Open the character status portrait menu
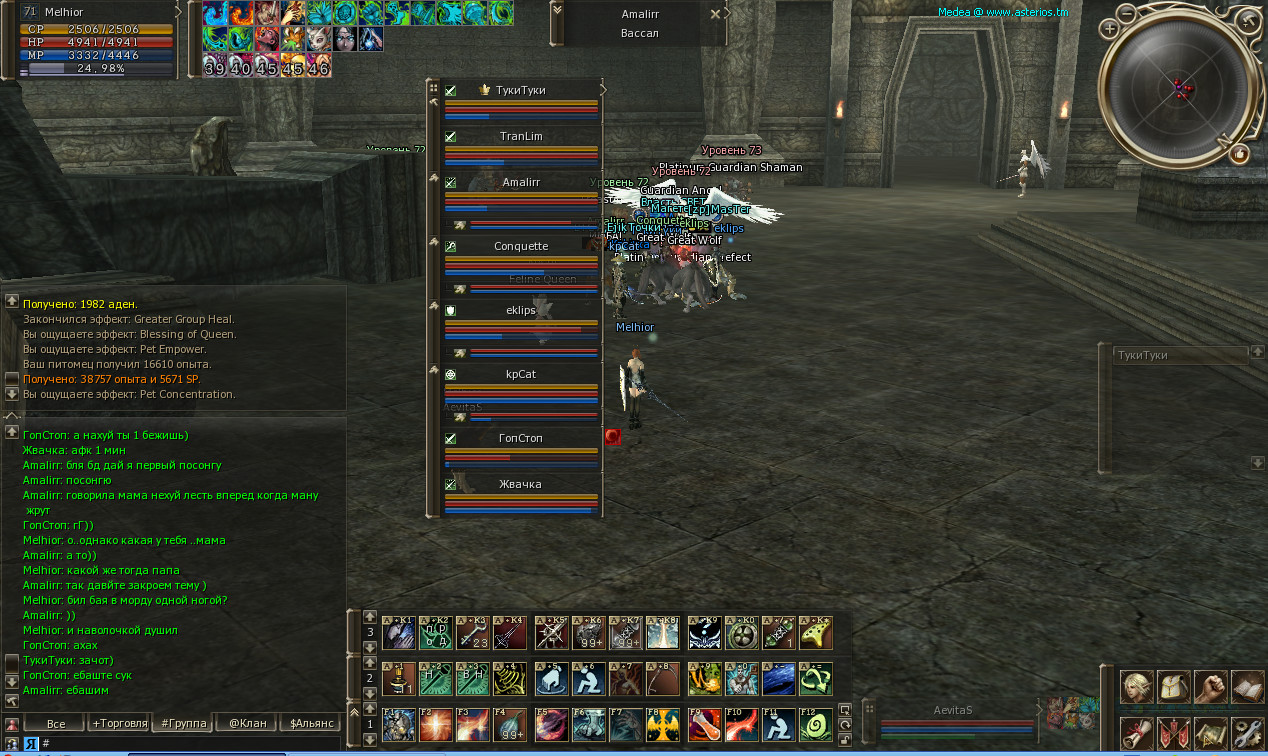The height and width of the screenshot is (756, 1268). (x=1136, y=687)
